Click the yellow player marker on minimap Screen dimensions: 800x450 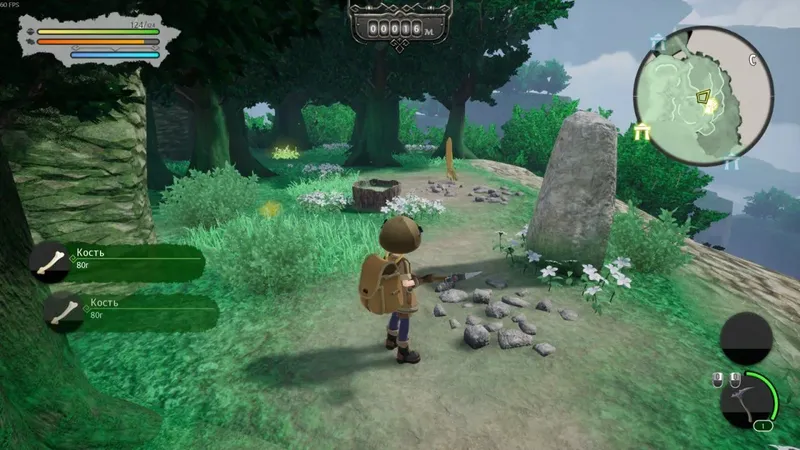tap(704, 98)
